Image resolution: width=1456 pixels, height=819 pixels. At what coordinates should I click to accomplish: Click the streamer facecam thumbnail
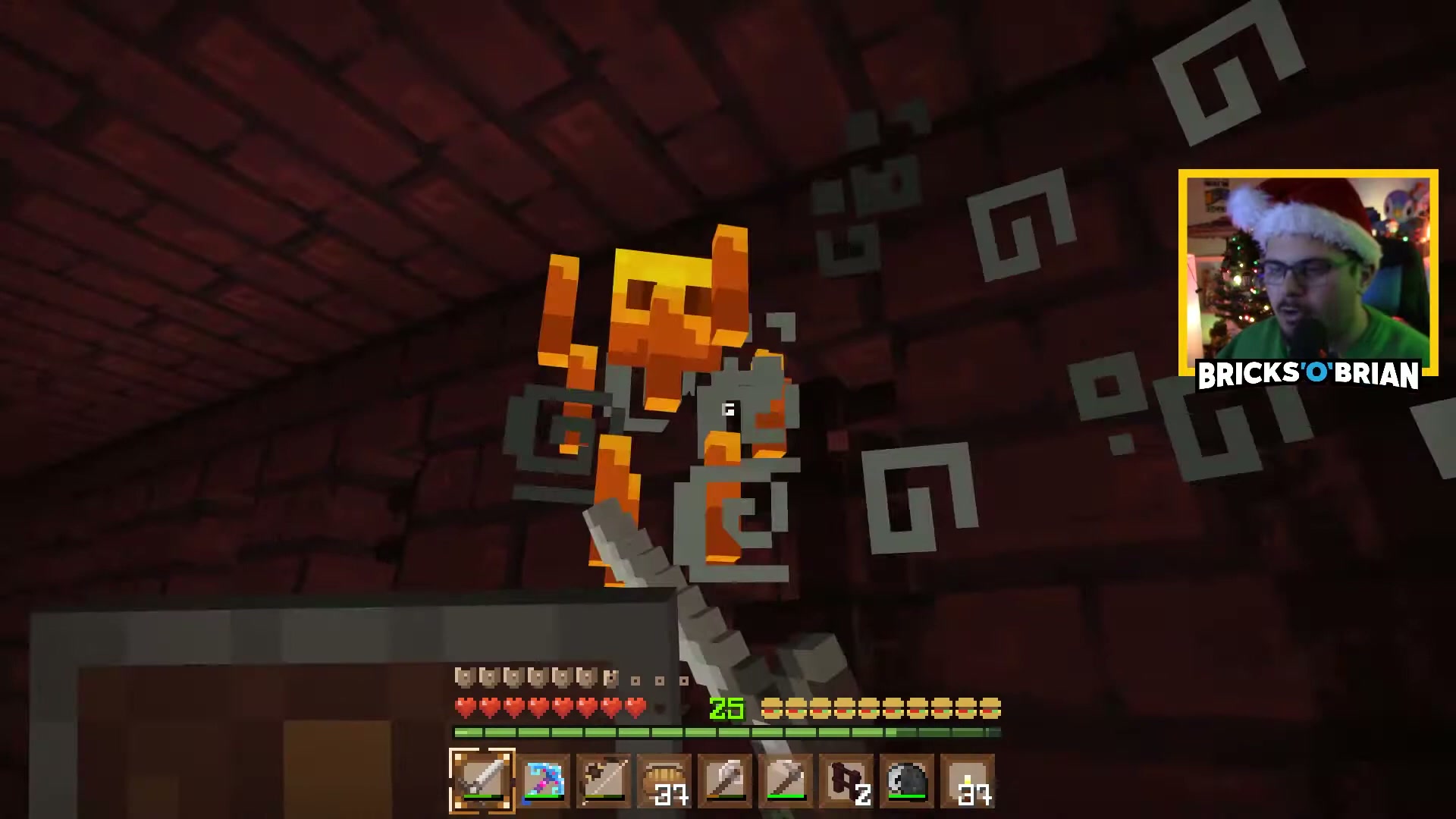click(1308, 265)
